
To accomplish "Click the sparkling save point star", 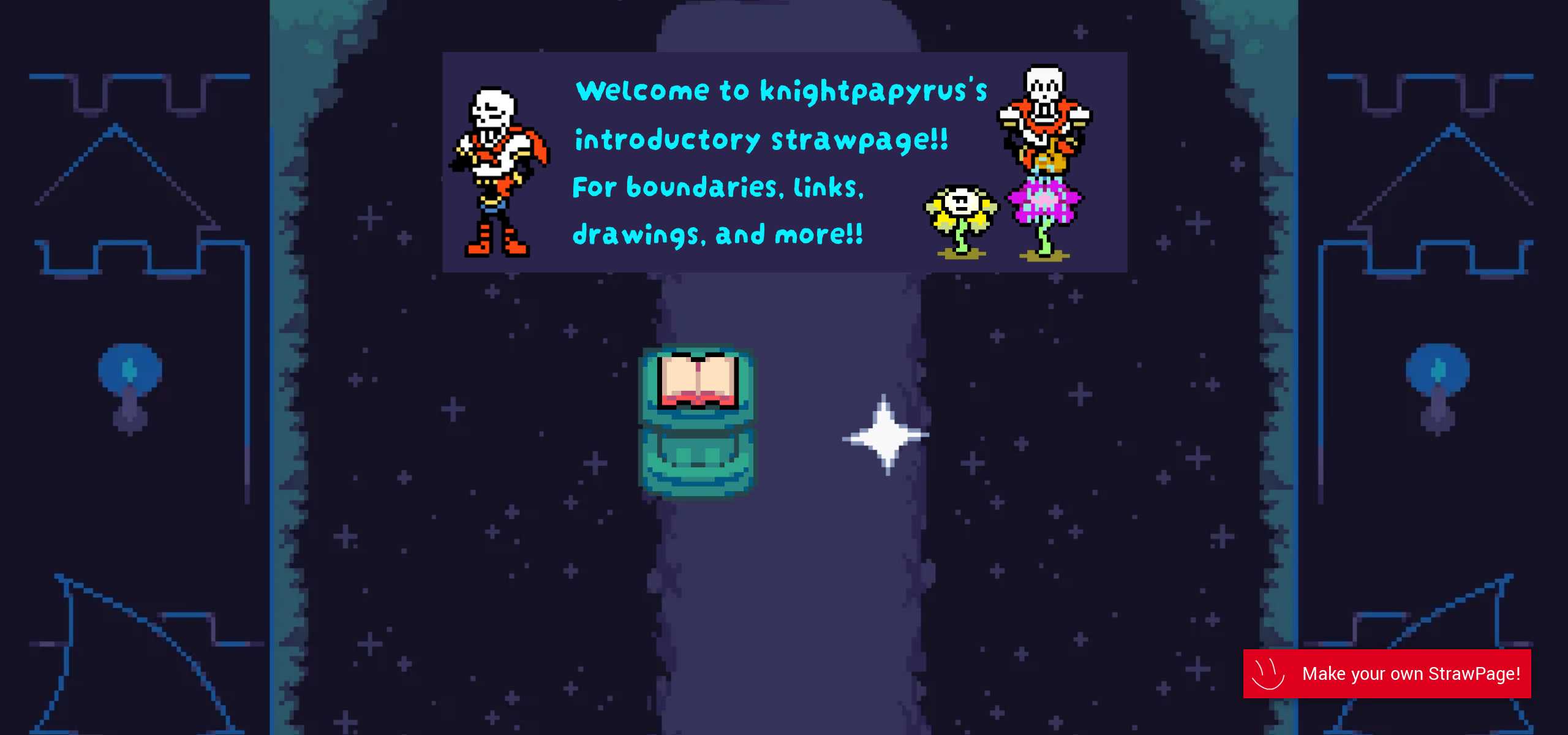I will pyautogui.click(x=885, y=435).
